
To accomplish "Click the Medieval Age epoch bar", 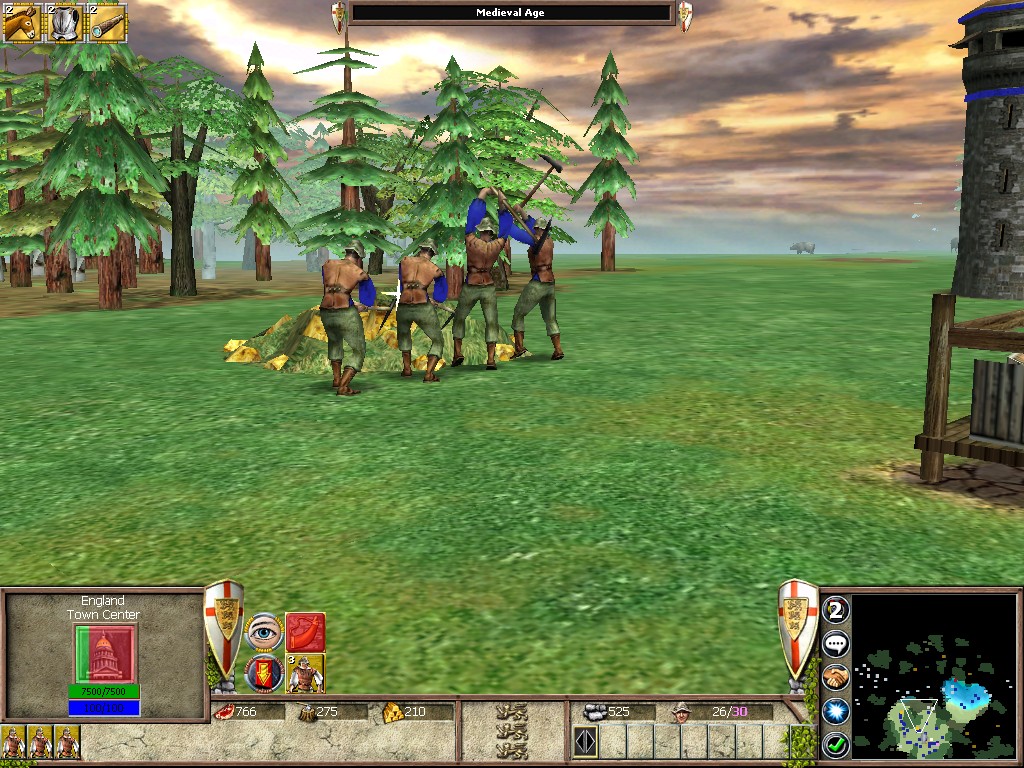I will point(512,13).
